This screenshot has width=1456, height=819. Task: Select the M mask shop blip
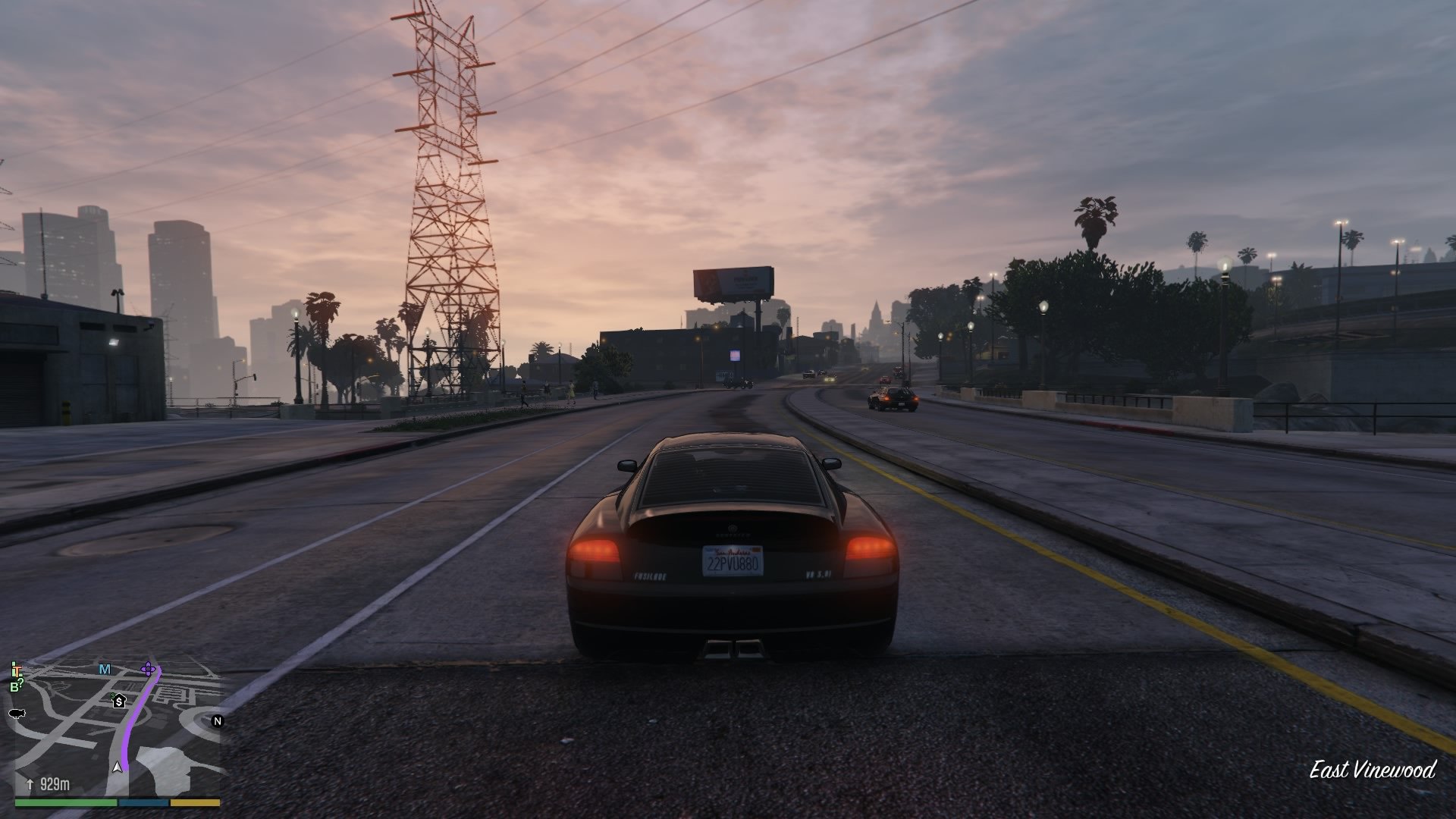(x=104, y=670)
